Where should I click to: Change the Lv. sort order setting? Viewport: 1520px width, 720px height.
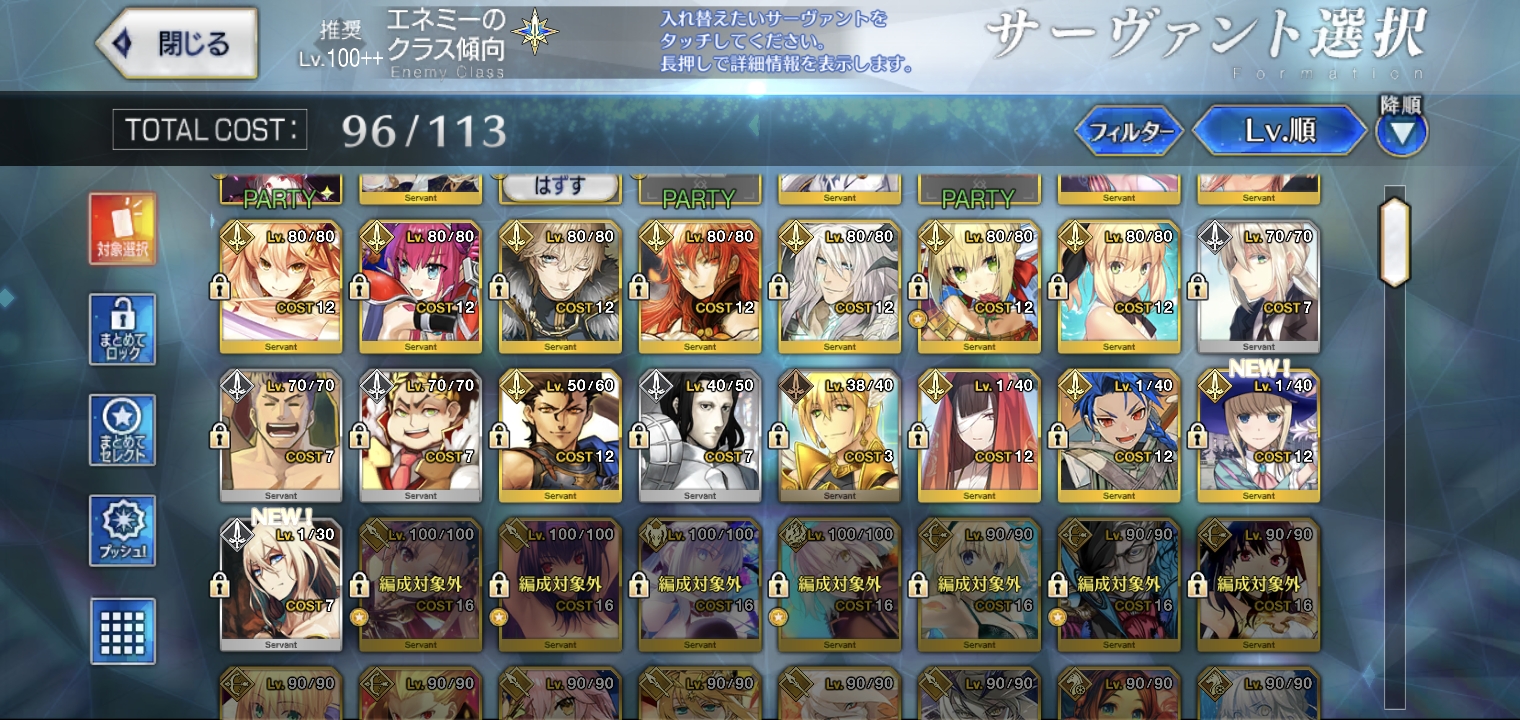click(x=1279, y=131)
